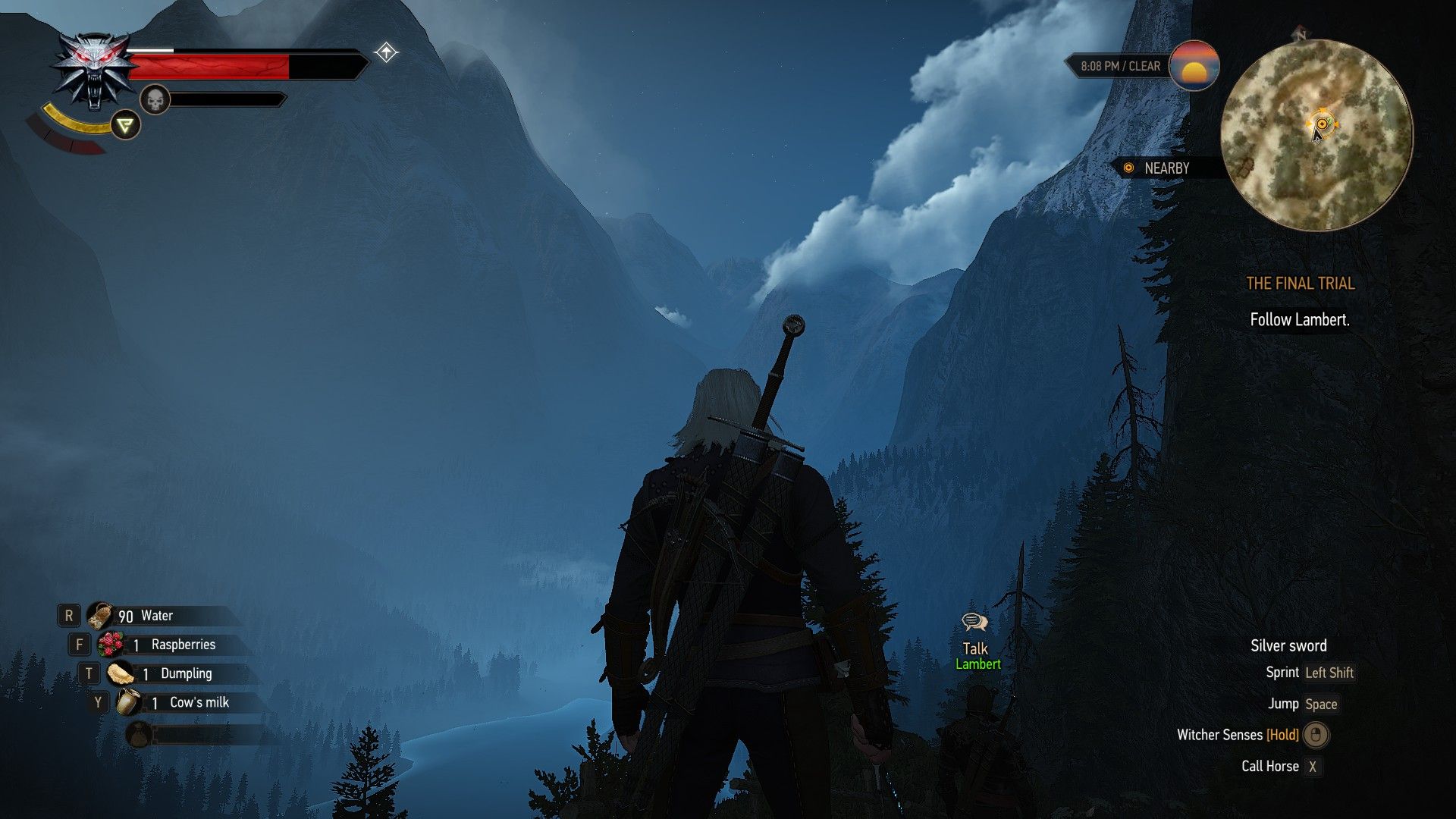Click the wolf medallion icon
This screenshot has height=819, width=1456.
[94, 72]
